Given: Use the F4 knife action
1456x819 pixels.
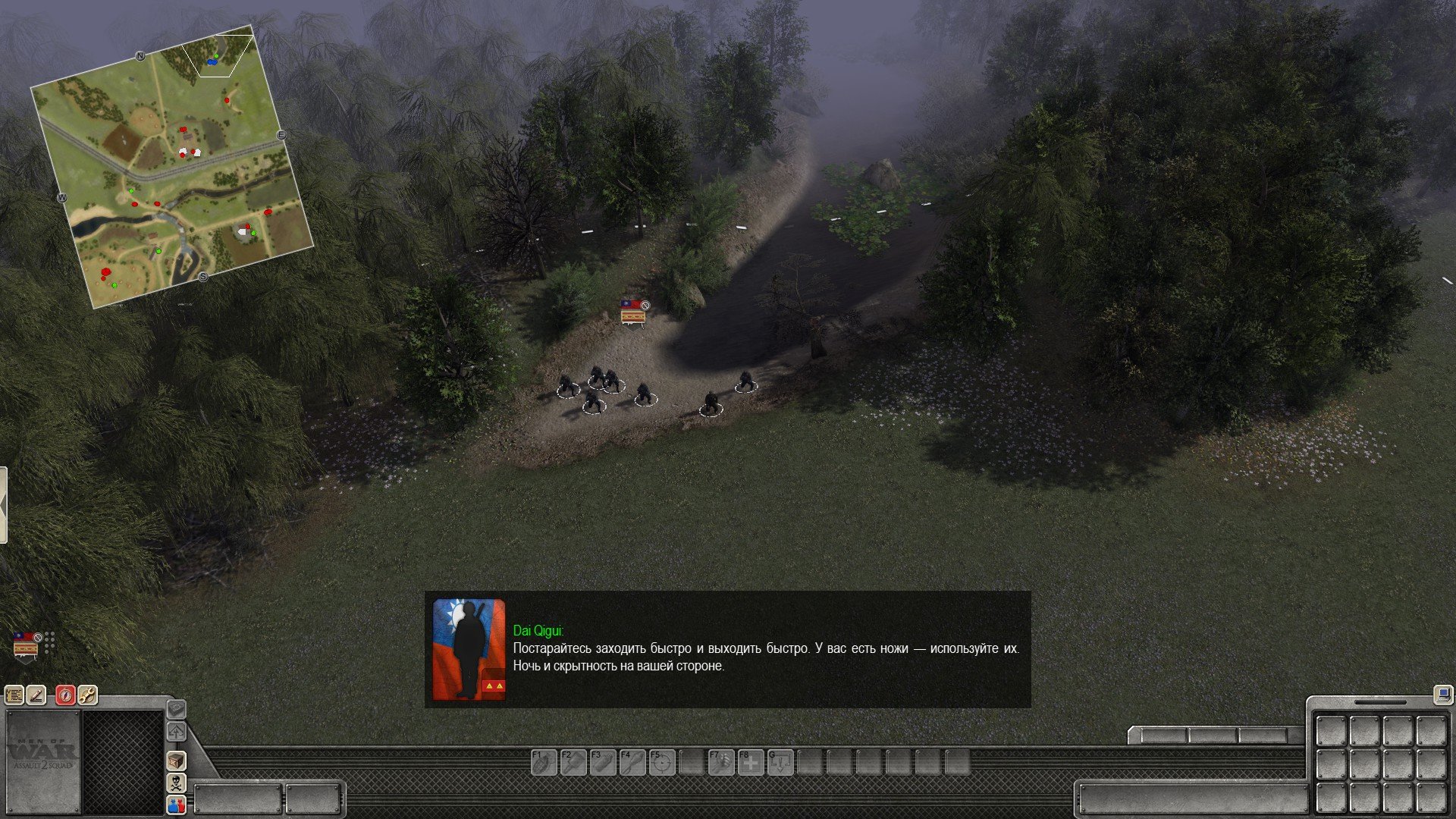Looking at the screenshot, I should pyautogui.click(x=632, y=762).
